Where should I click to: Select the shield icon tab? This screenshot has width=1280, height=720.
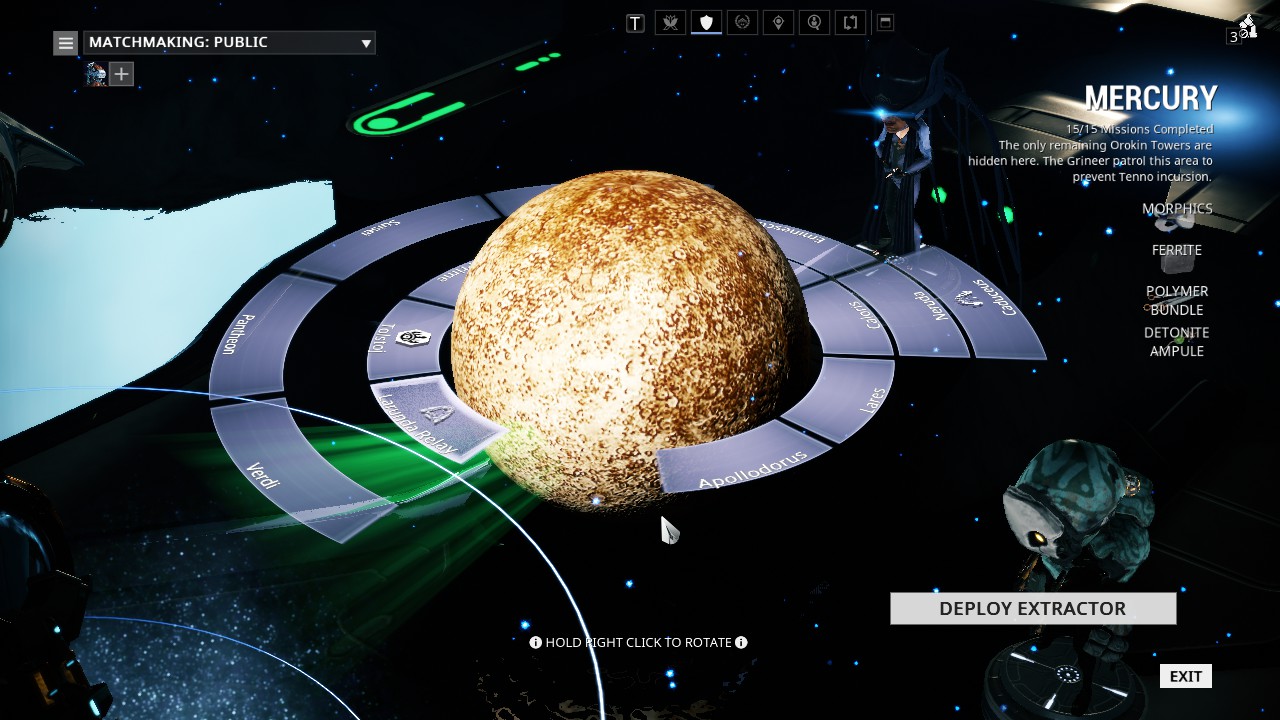(706, 22)
